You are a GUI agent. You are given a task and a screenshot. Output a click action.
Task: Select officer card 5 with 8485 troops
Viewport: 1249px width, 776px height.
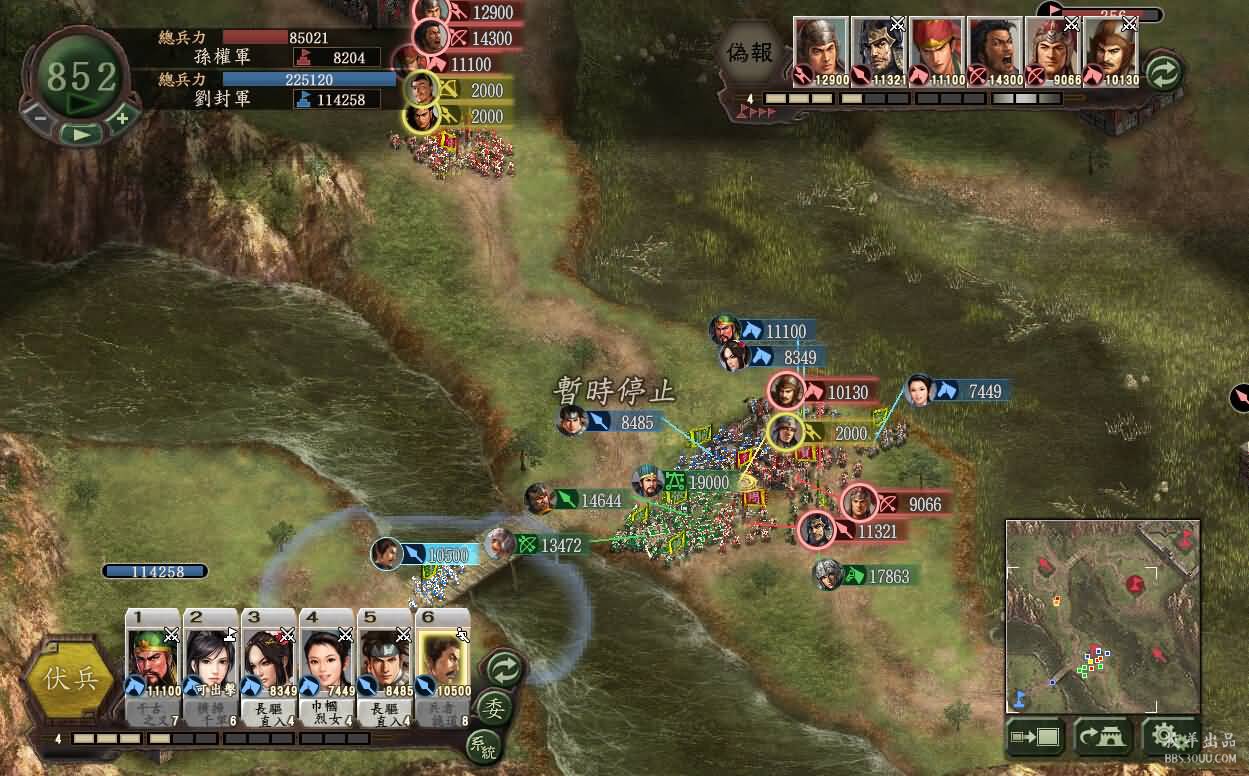[385, 665]
